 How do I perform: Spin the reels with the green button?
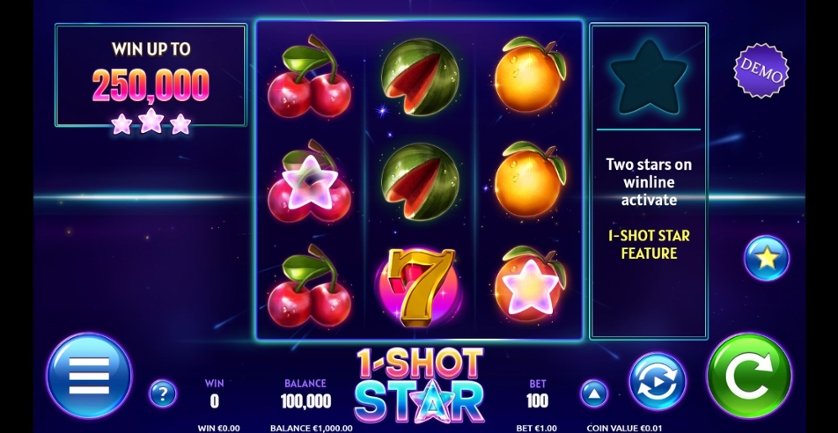tap(748, 375)
